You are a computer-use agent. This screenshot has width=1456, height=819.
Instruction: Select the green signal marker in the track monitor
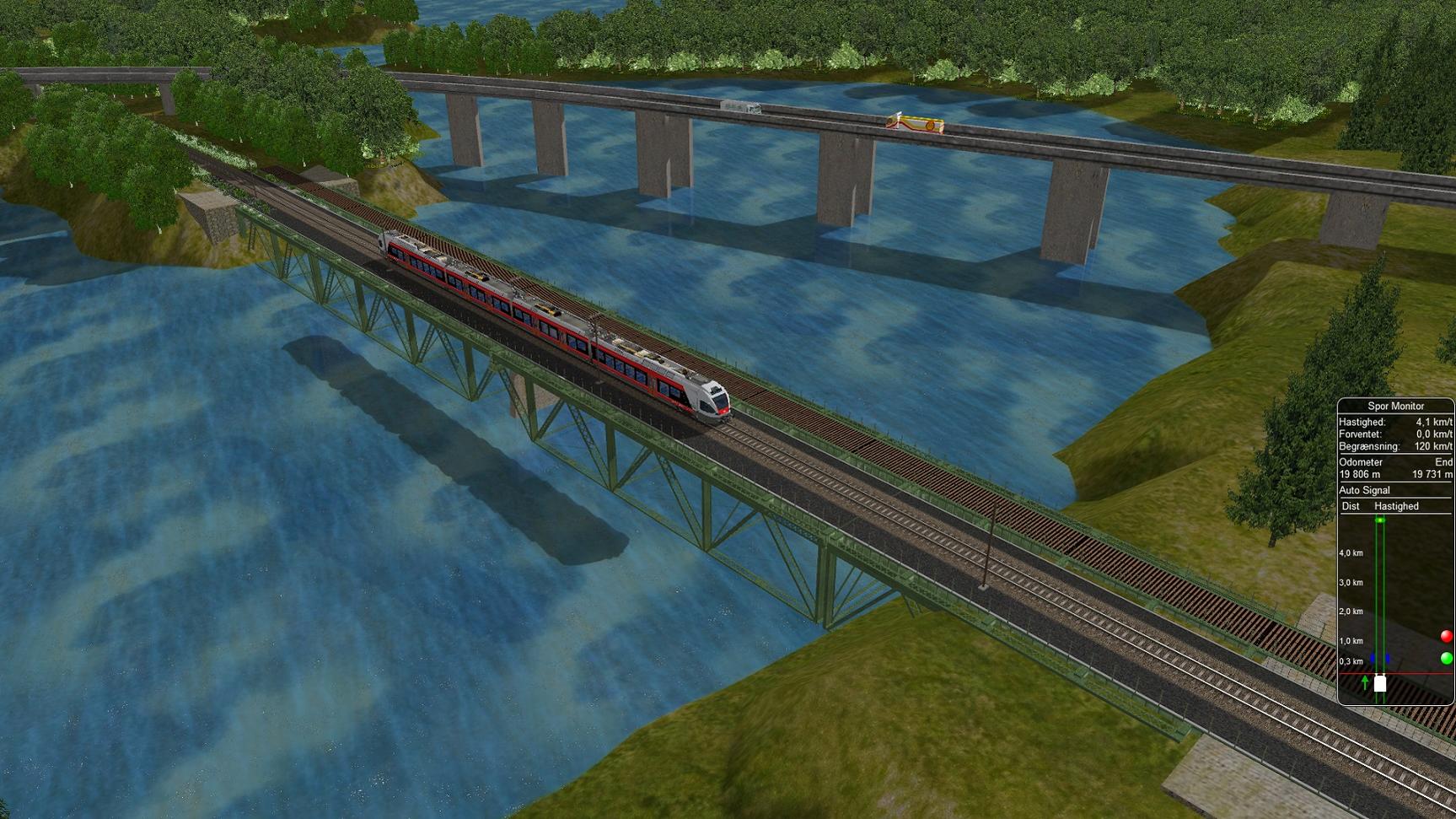1446,658
